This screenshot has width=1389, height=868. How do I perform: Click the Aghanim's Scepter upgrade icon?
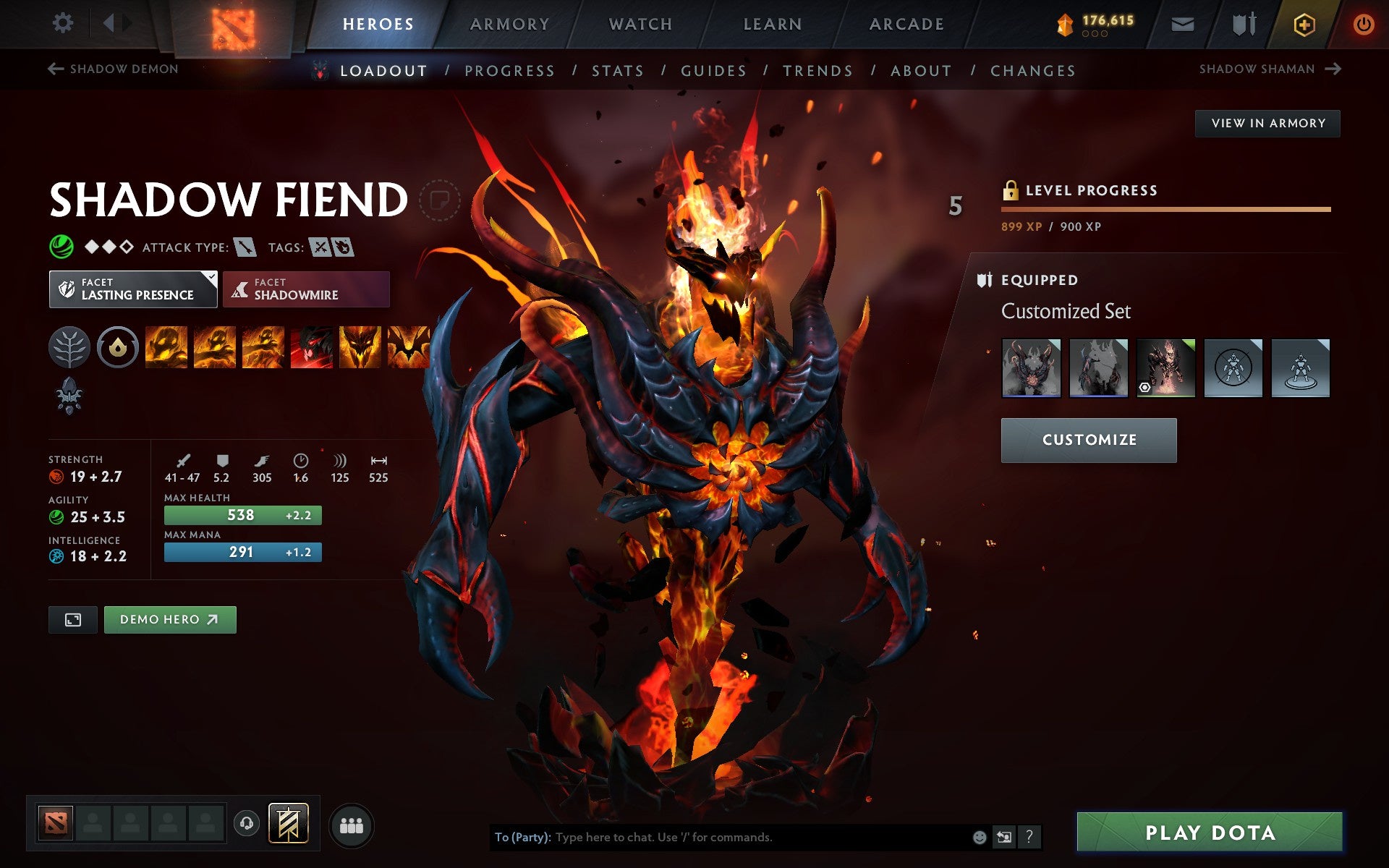coord(69,394)
